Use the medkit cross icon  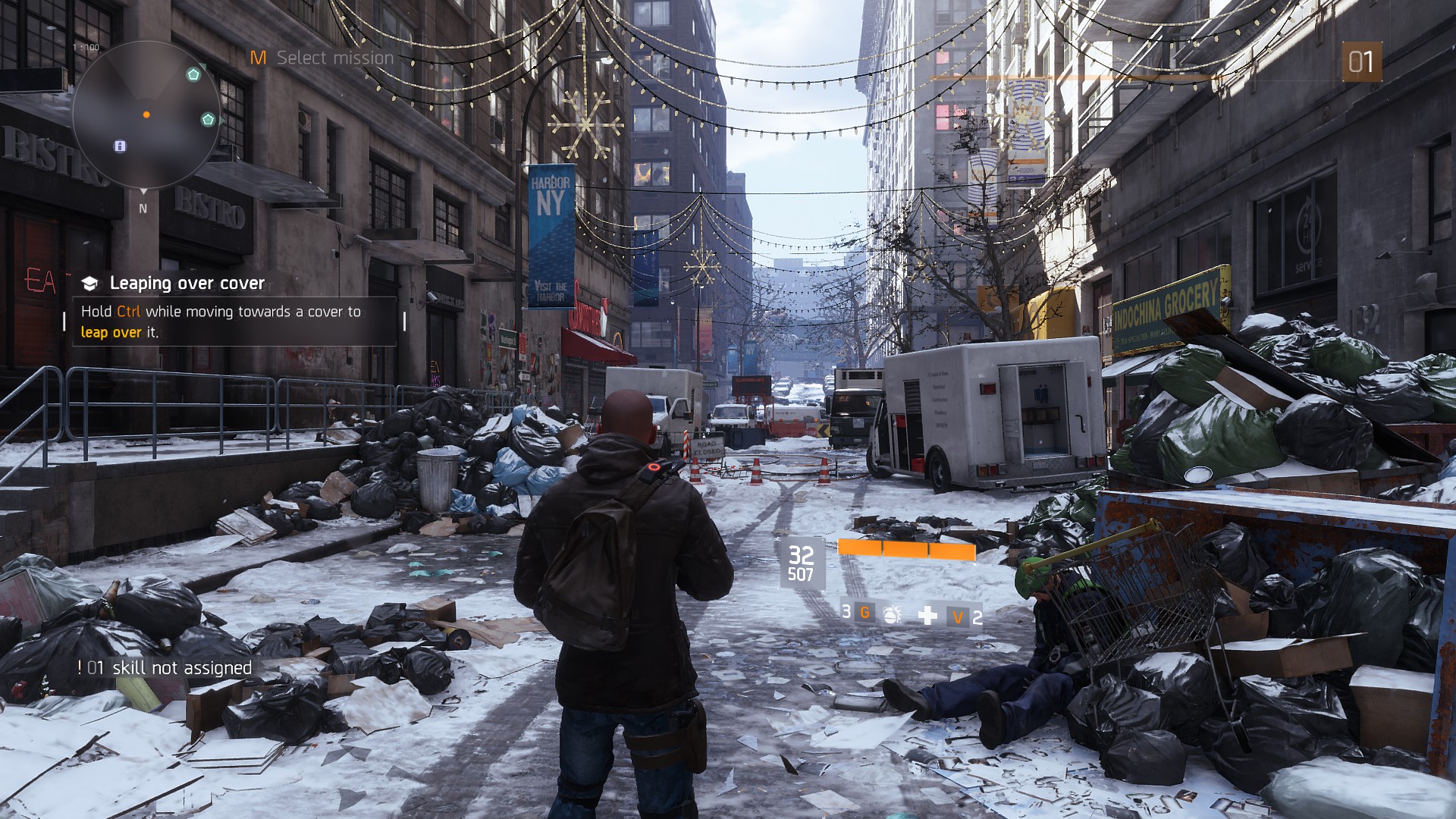coord(927,615)
